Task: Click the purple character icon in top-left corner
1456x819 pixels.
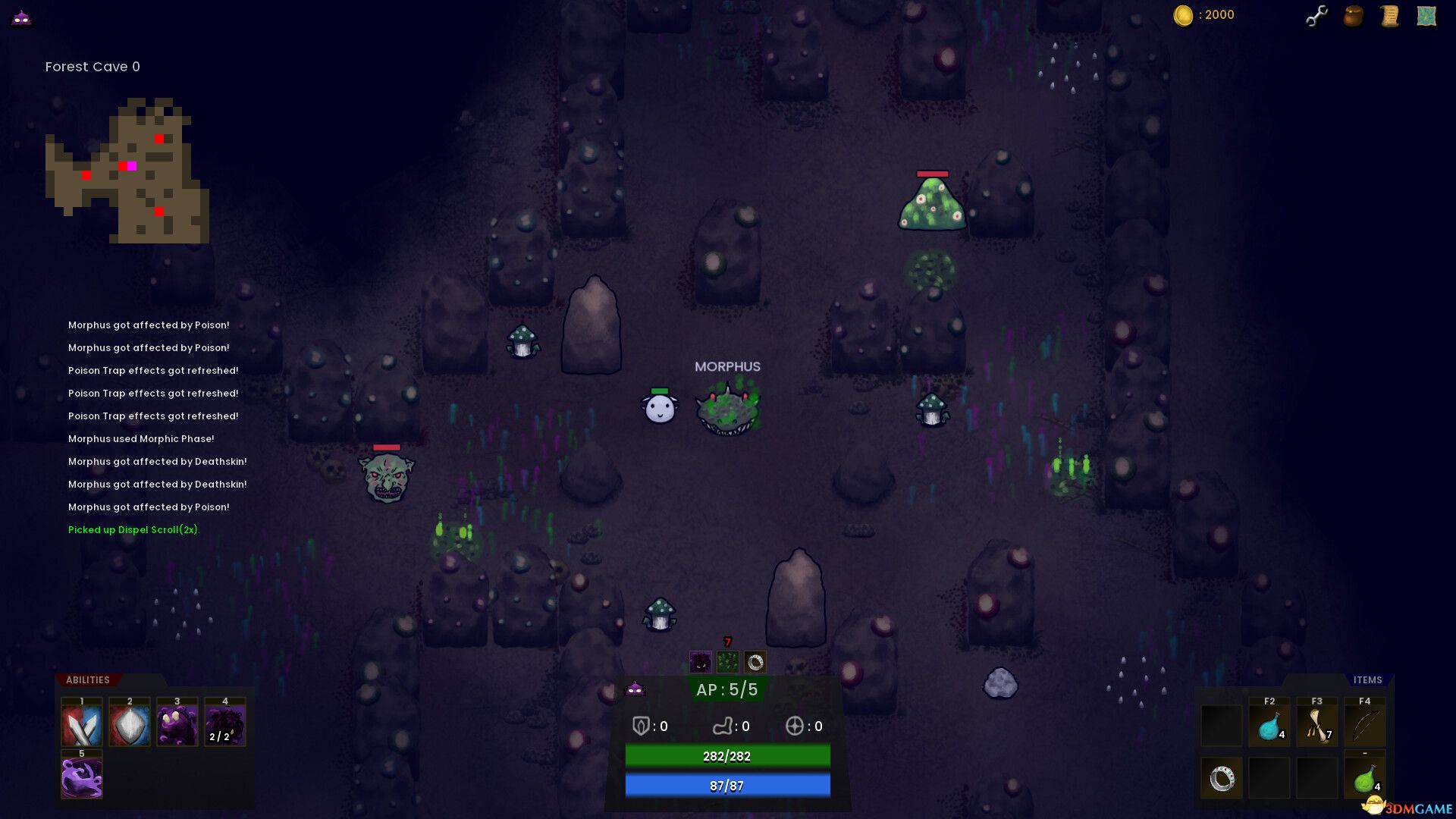Action: tap(21, 17)
